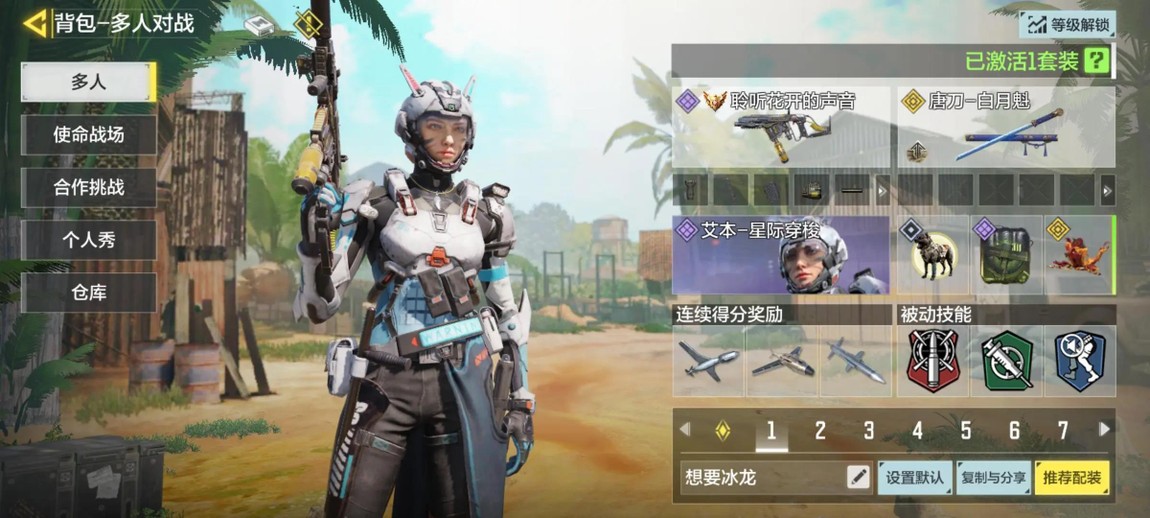
Task: Select the primary weapon 聆听花开的声音 slot
Action: (x=781, y=126)
